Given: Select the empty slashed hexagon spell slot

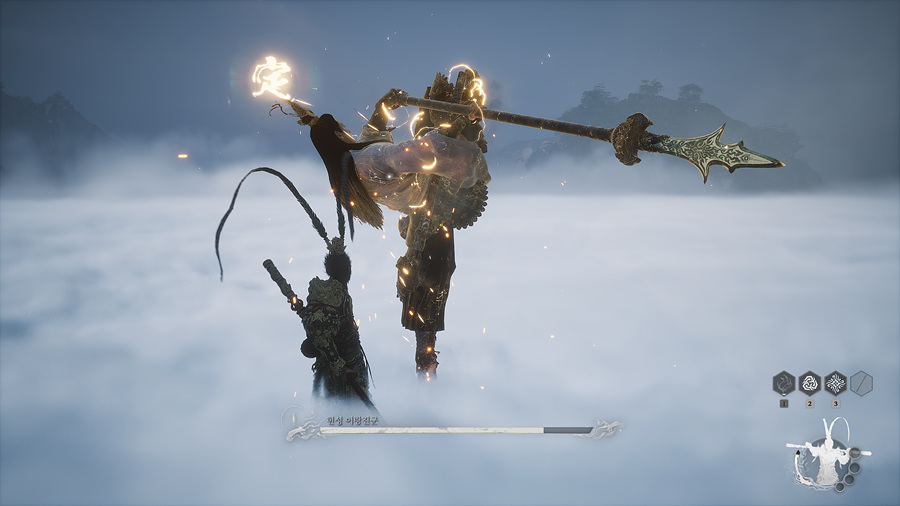Looking at the screenshot, I should [x=861, y=383].
